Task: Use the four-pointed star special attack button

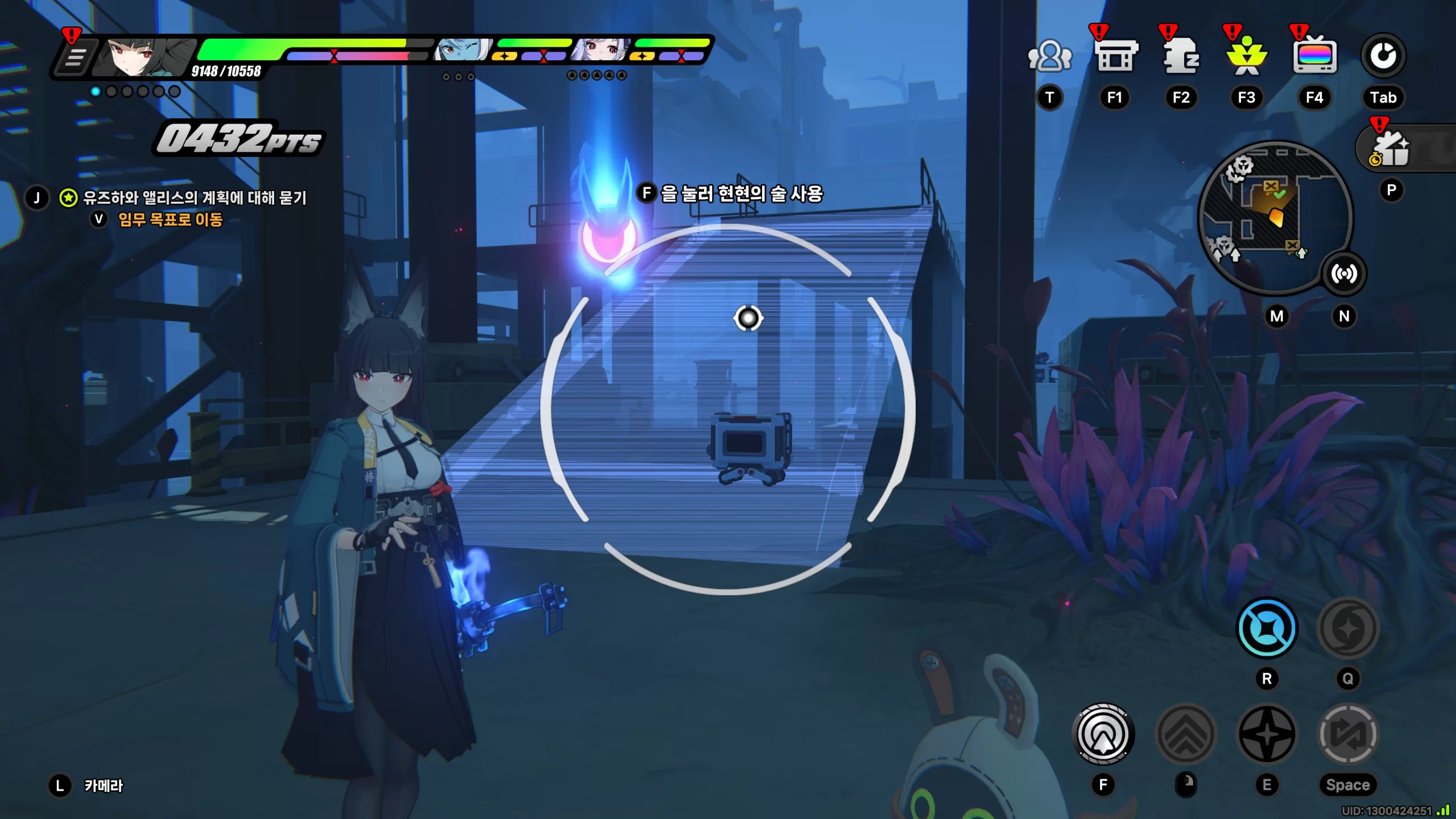Action: click(x=1267, y=734)
